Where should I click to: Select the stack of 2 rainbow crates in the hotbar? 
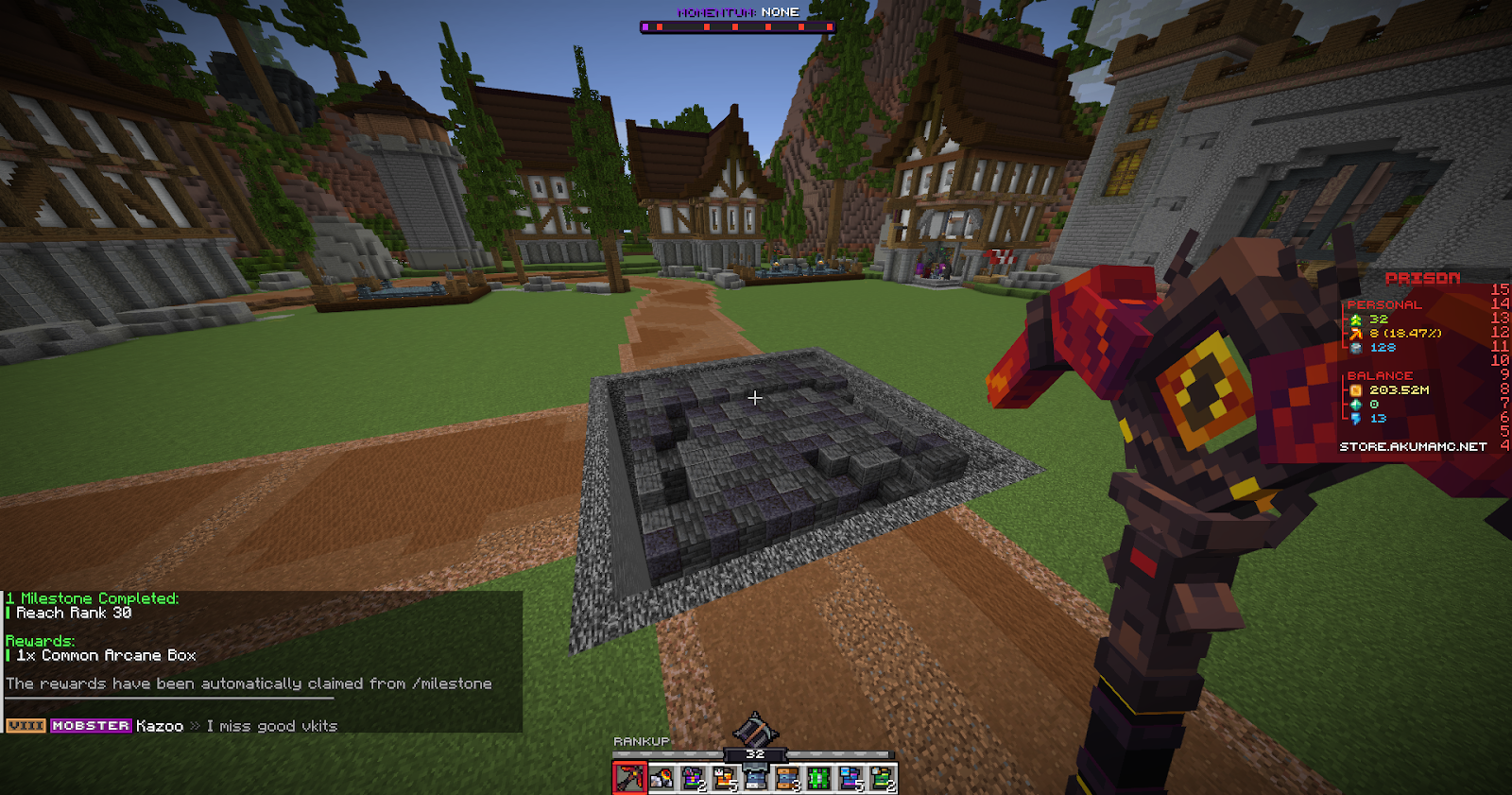pos(692,775)
